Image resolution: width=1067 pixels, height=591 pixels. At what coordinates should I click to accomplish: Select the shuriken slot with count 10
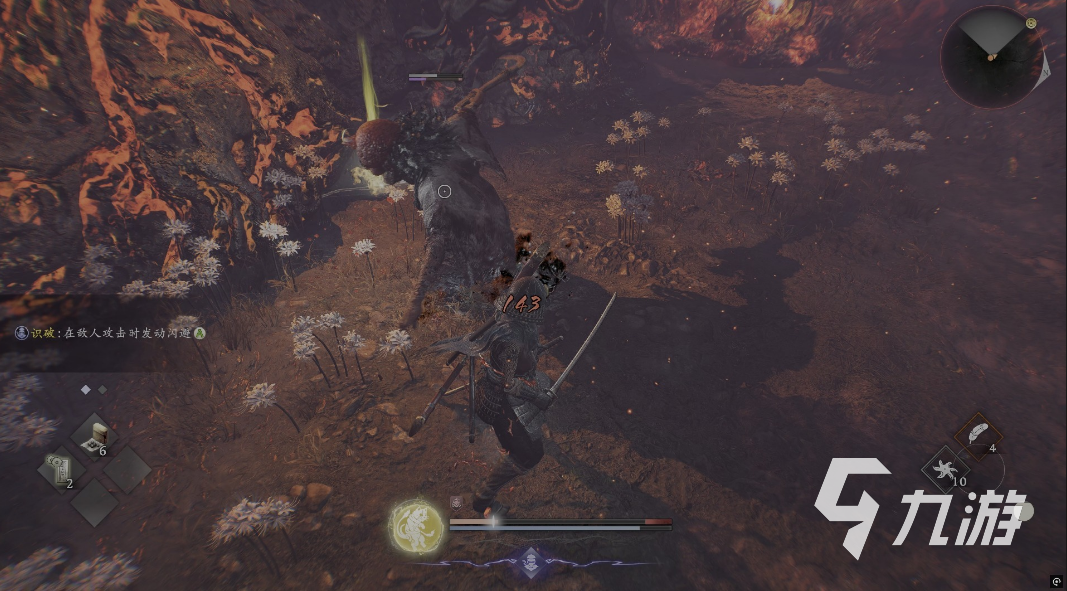tap(944, 469)
